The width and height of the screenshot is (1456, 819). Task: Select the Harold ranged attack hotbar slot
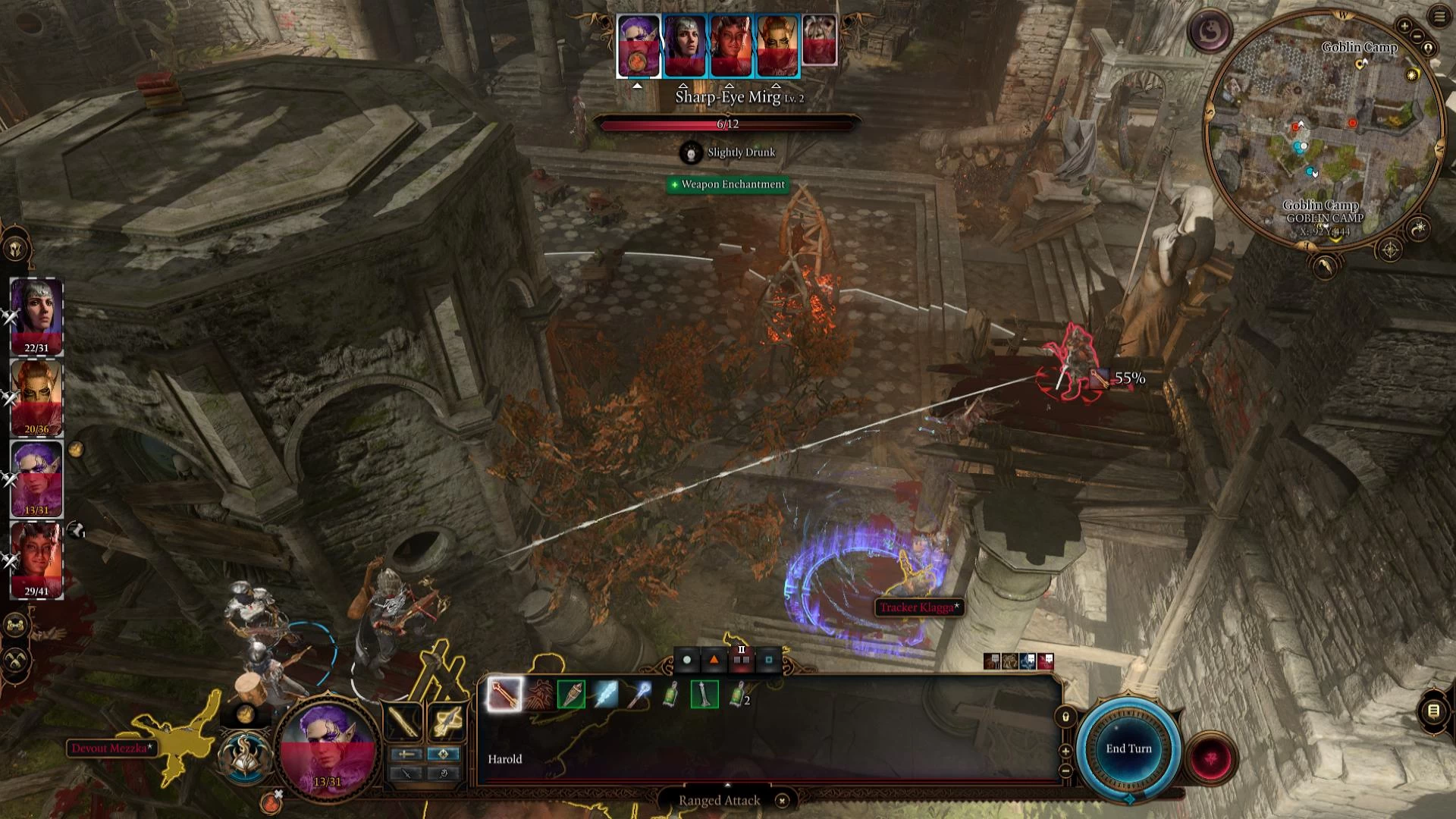coord(504,694)
